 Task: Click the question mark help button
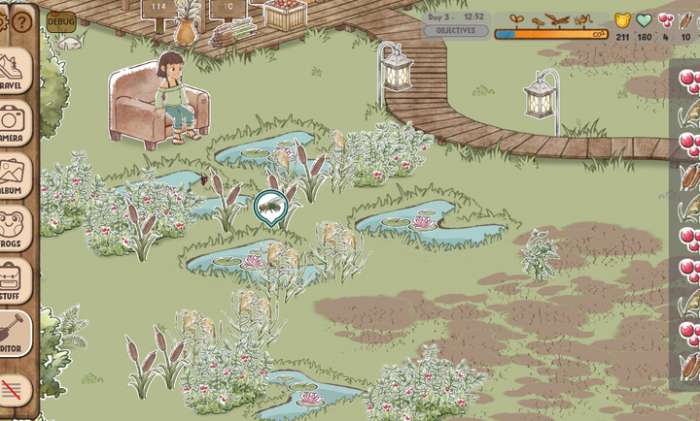pos(22,21)
